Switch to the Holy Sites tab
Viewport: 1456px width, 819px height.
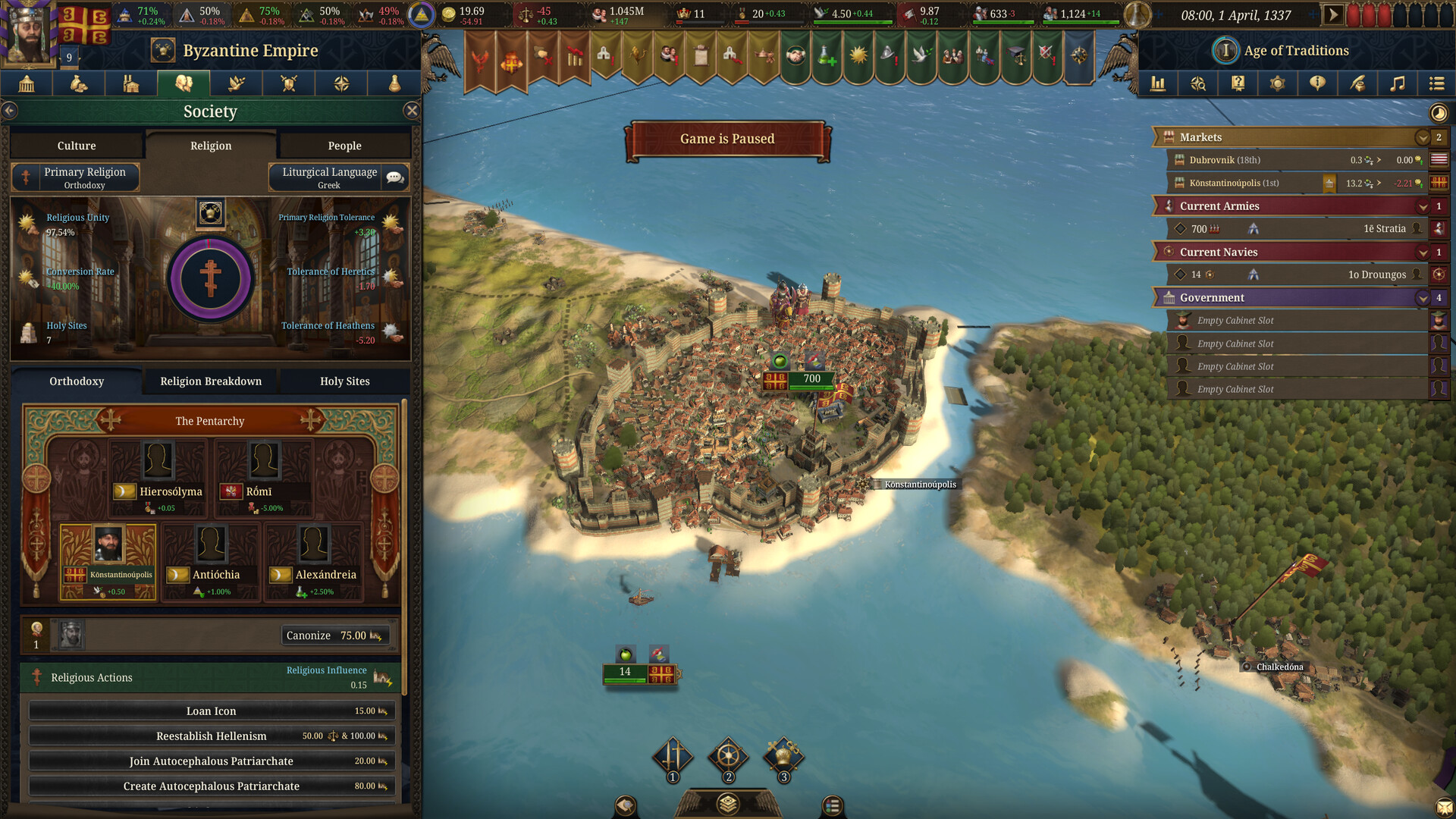[x=345, y=381]
